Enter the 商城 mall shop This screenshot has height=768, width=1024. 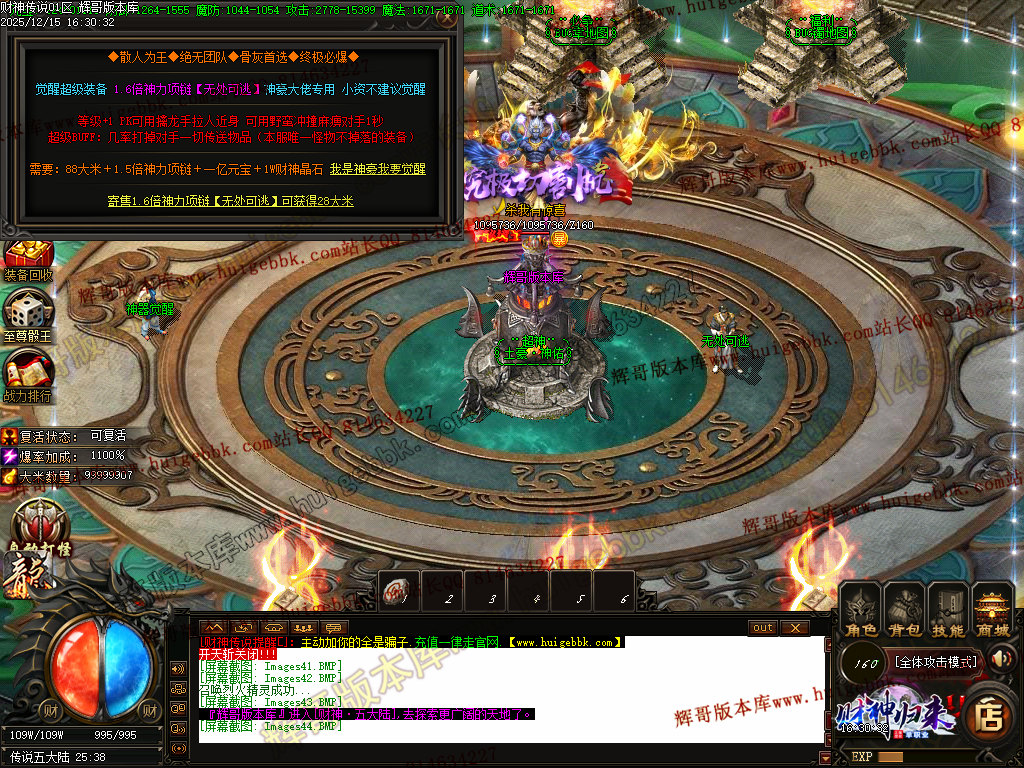point(993,610)
